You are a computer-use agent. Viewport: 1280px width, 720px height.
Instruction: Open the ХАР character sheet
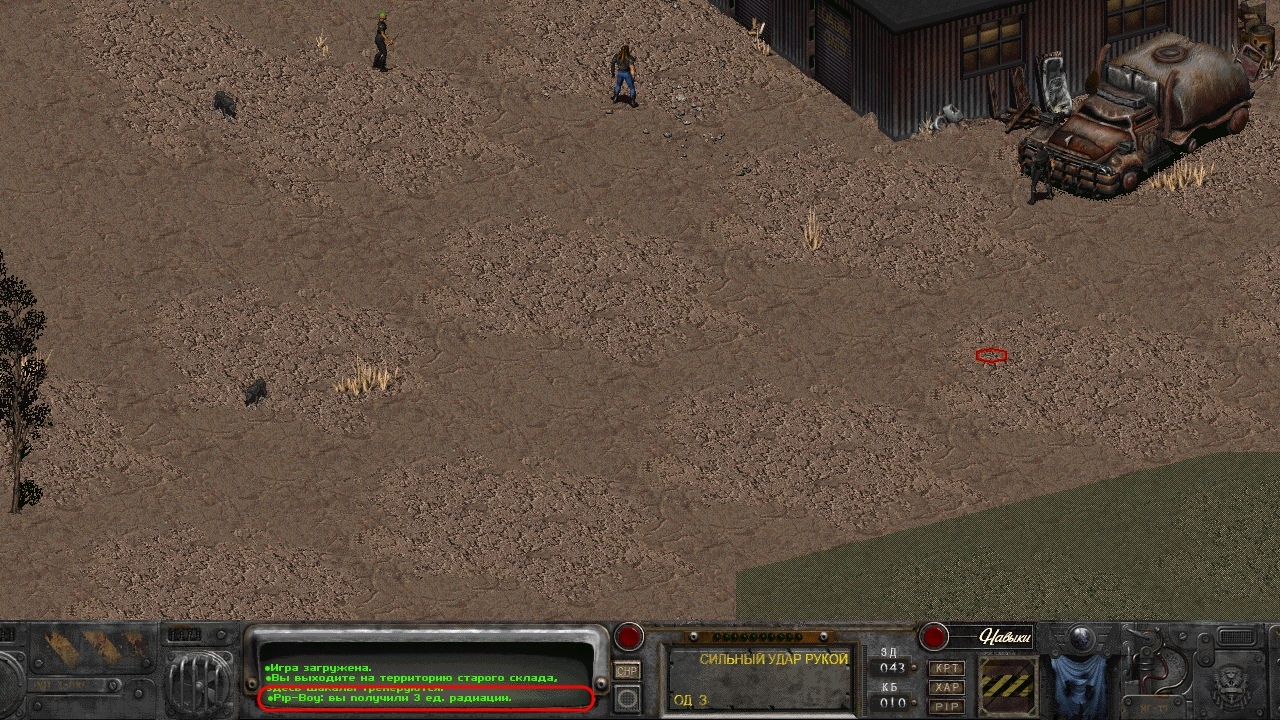pyautogui.click(x=946, y=687)
